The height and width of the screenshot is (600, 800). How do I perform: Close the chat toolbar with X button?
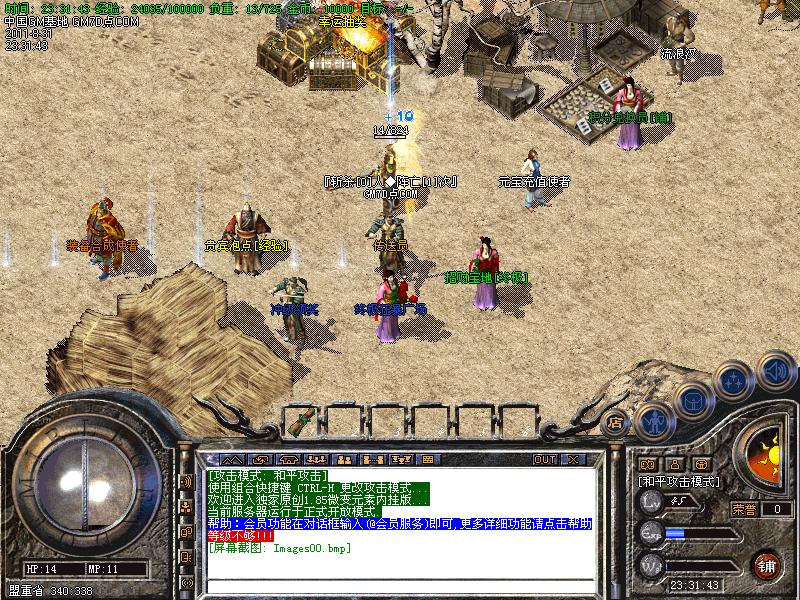pyautogui.click(x=573, y=460)
